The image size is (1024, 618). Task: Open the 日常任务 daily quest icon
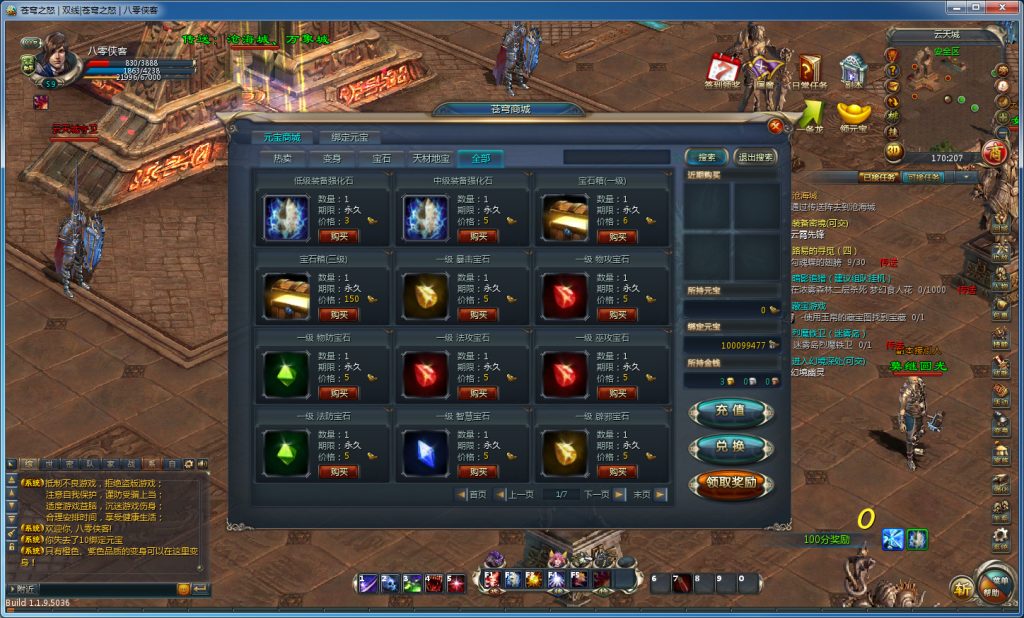pos(810,70)
